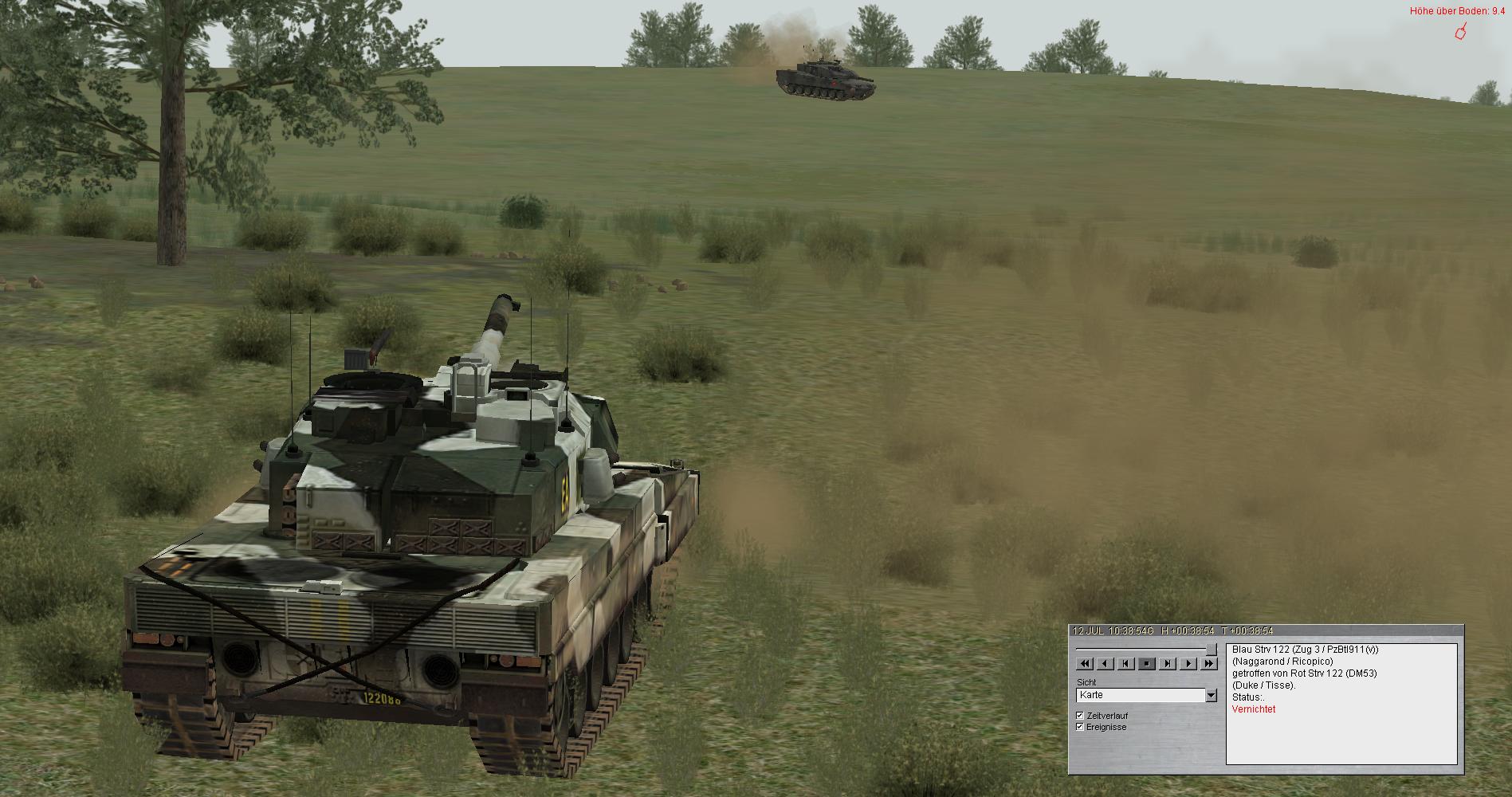Play the replay forward
This screenshot has width=1512, height=797.
1188,663
